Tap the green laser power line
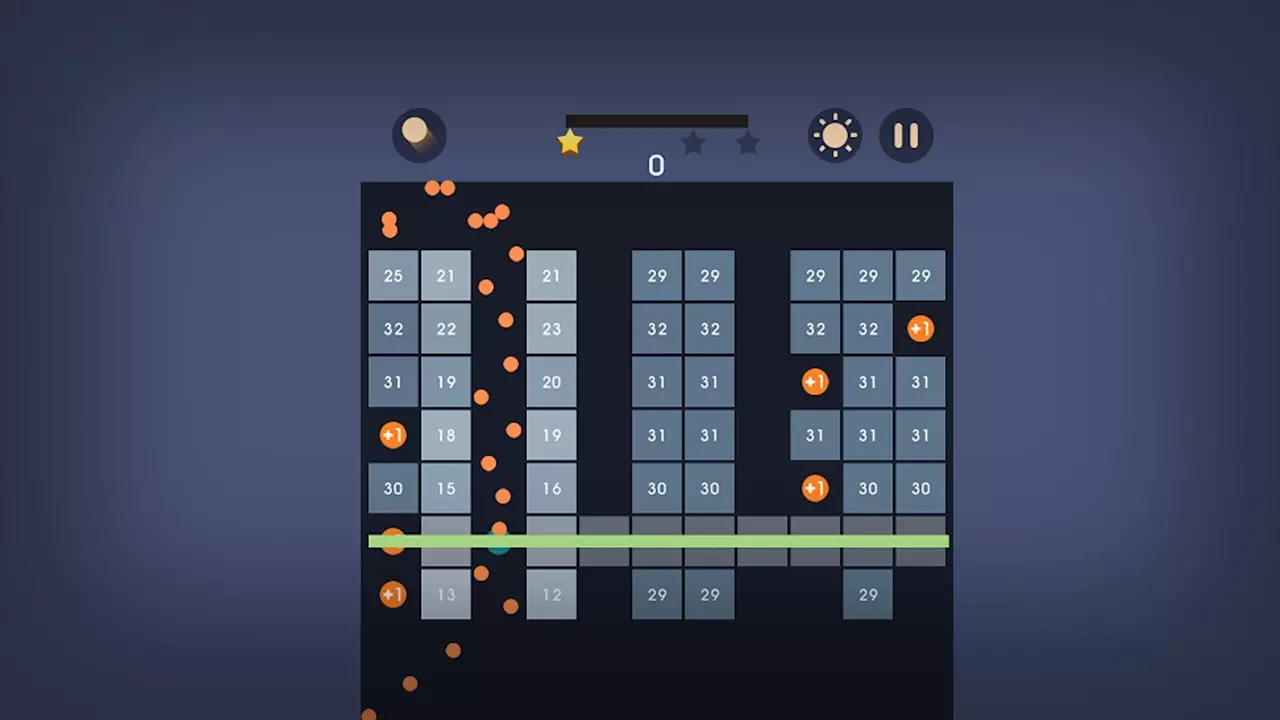This screenshot has height=720, width=1280. [658, 541]
